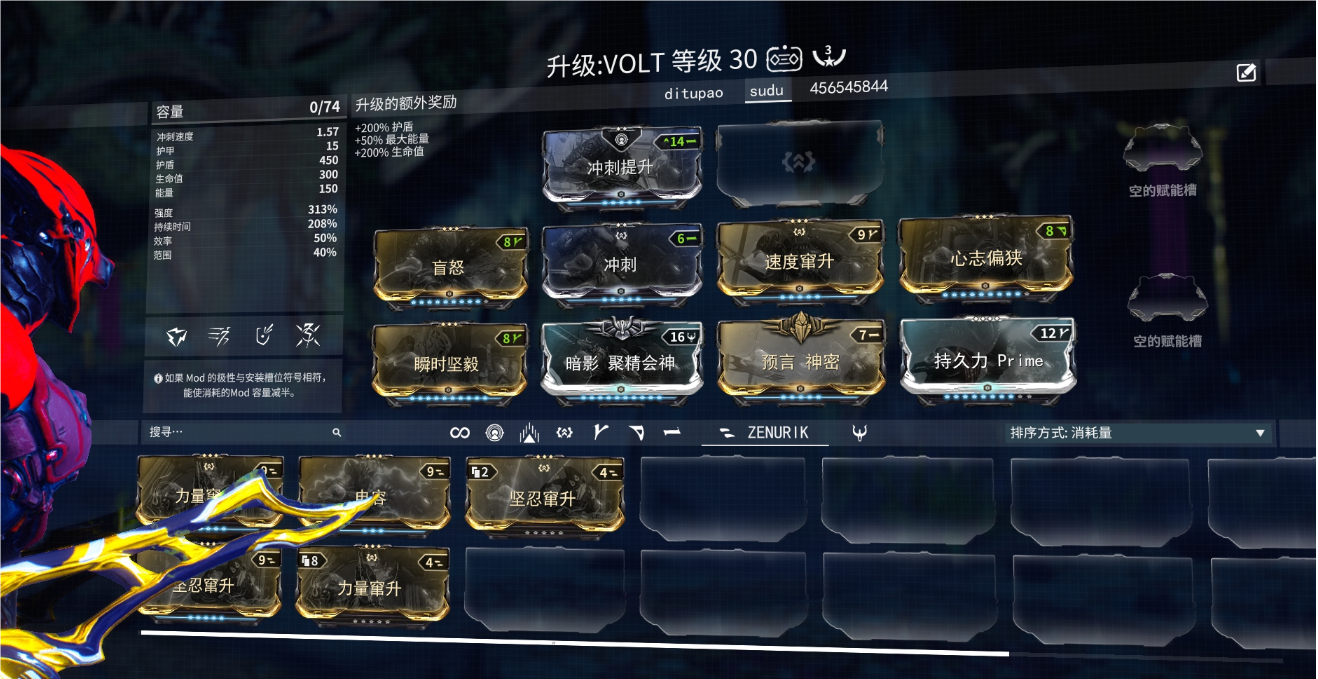
Task: Select the 电容 mod in the collection
Action: 371,495
